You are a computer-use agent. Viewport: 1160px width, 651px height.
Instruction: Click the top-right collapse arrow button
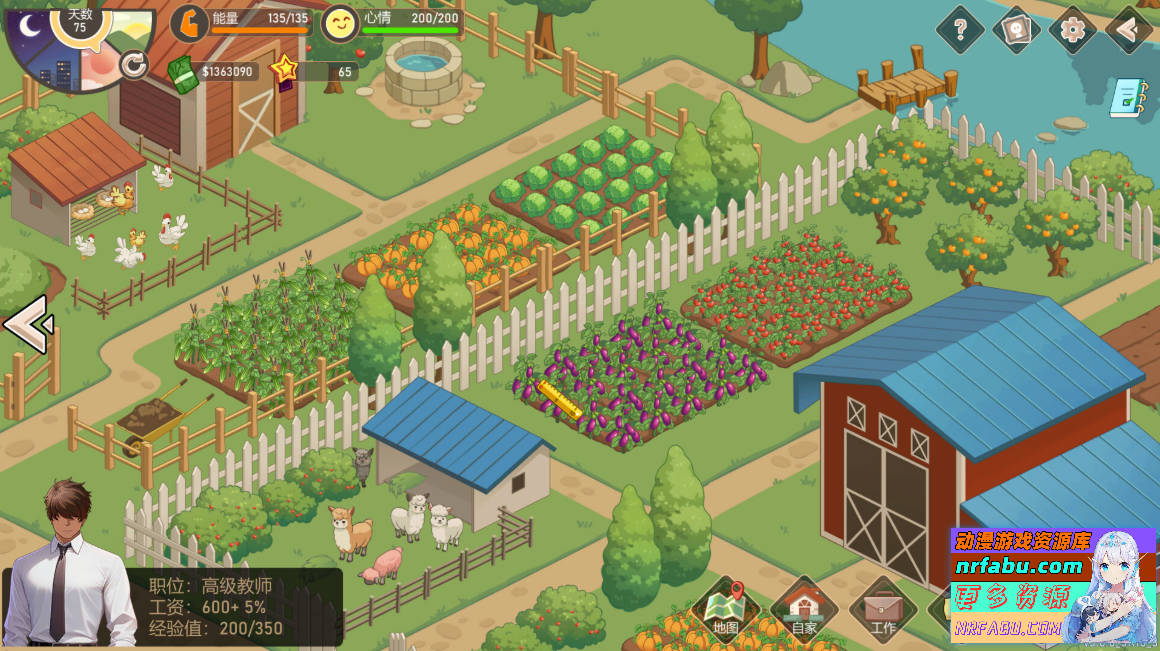point(1130,30)
